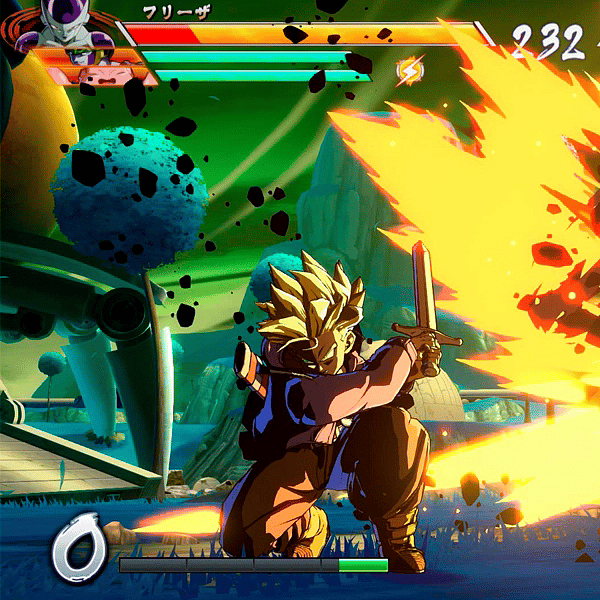Activate the lightning bolt Sparking icon

click(408, 70)
